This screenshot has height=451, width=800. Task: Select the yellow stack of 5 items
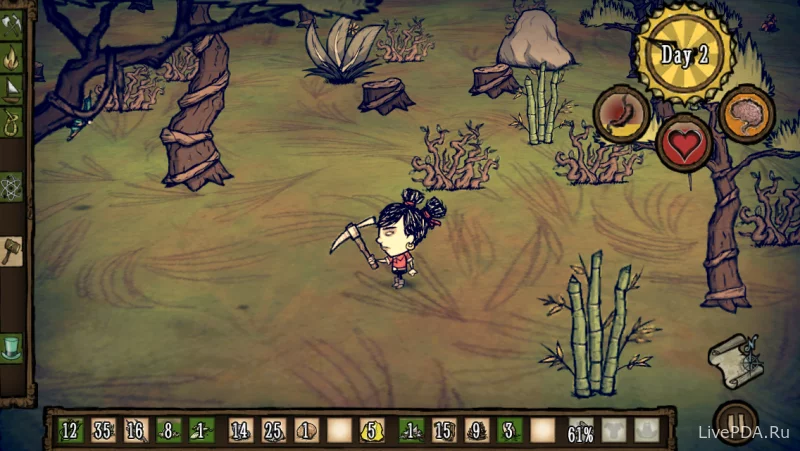[x=374, y=431]
